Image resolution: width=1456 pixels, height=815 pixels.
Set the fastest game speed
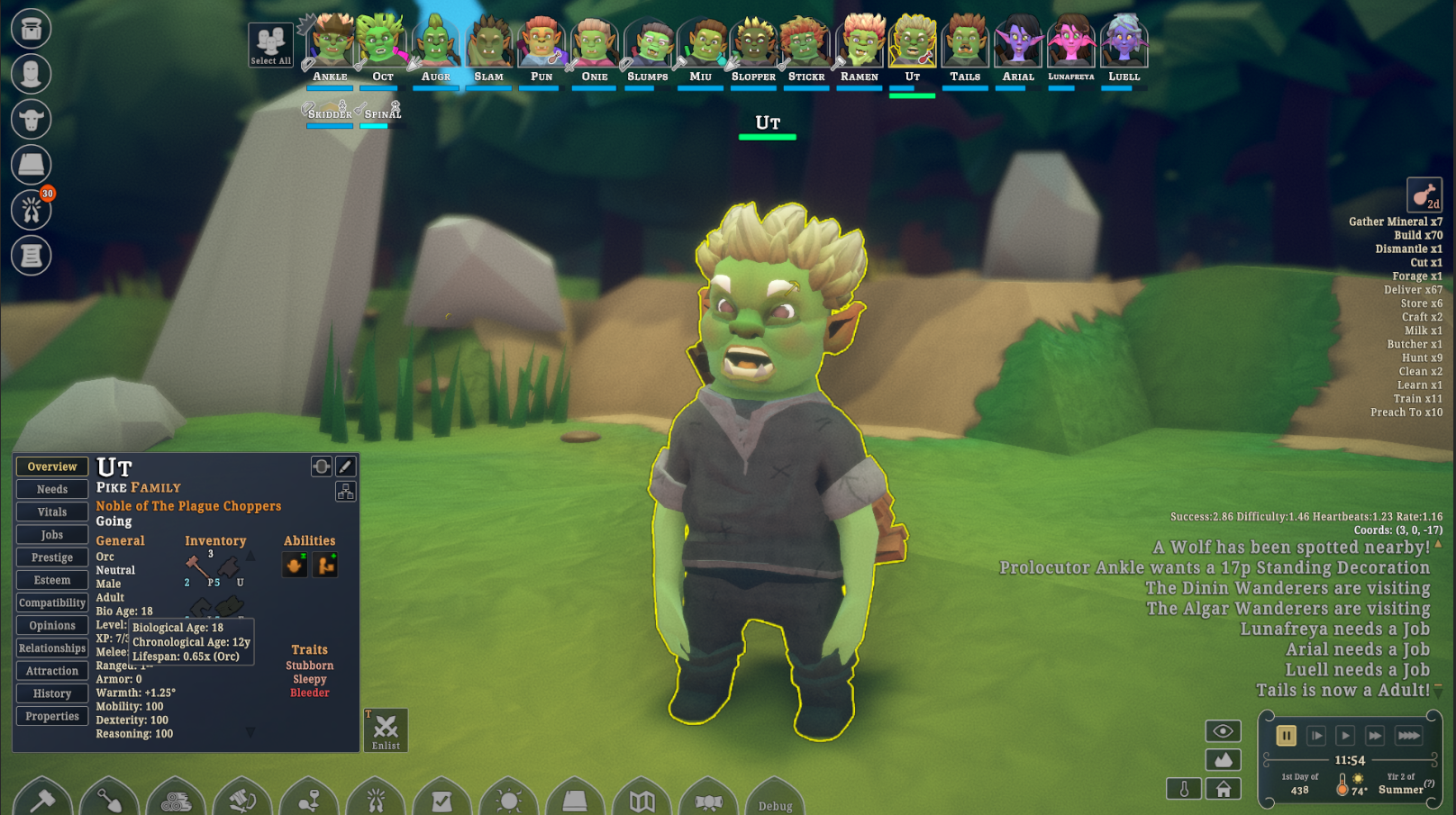point(1408,736)
